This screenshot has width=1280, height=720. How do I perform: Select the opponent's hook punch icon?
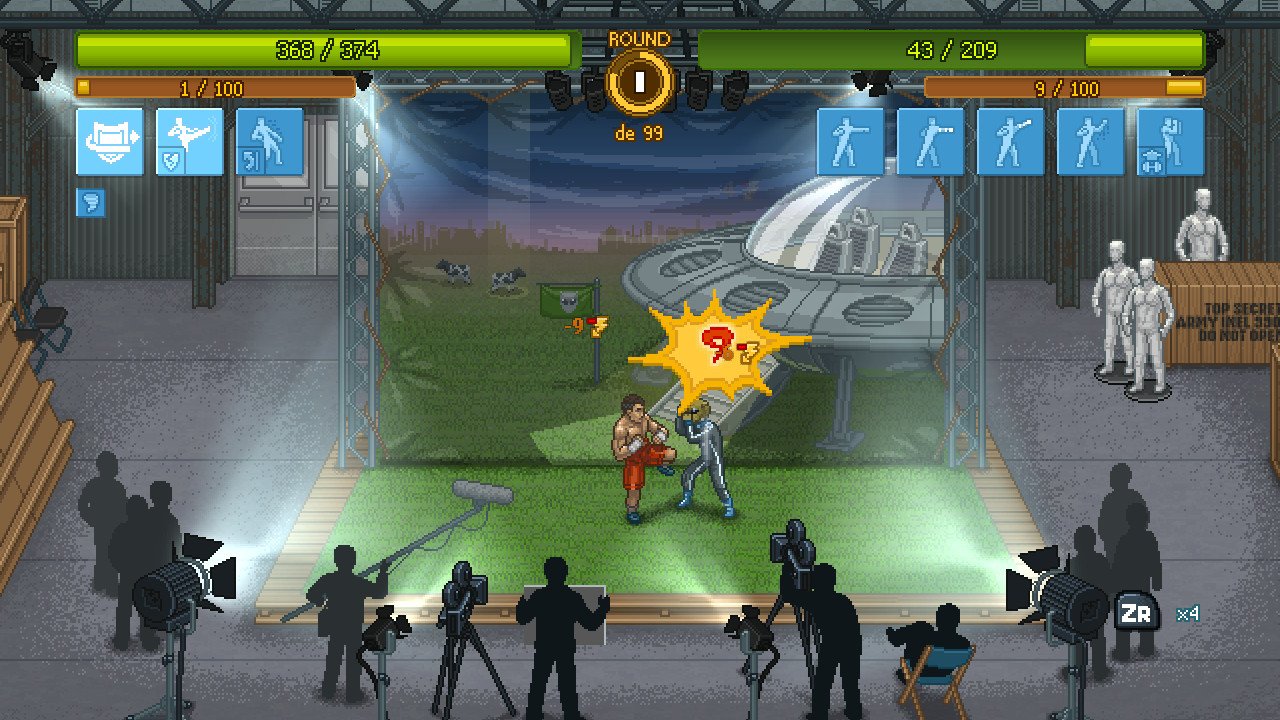click(1010, 142)
